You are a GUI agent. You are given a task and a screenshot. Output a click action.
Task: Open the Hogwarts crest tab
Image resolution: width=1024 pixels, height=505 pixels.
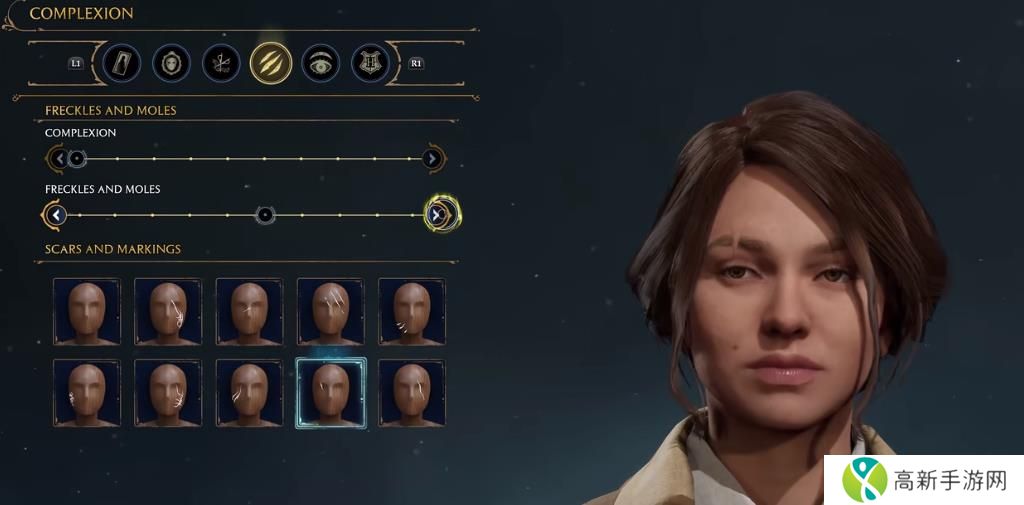pos(371,63)
